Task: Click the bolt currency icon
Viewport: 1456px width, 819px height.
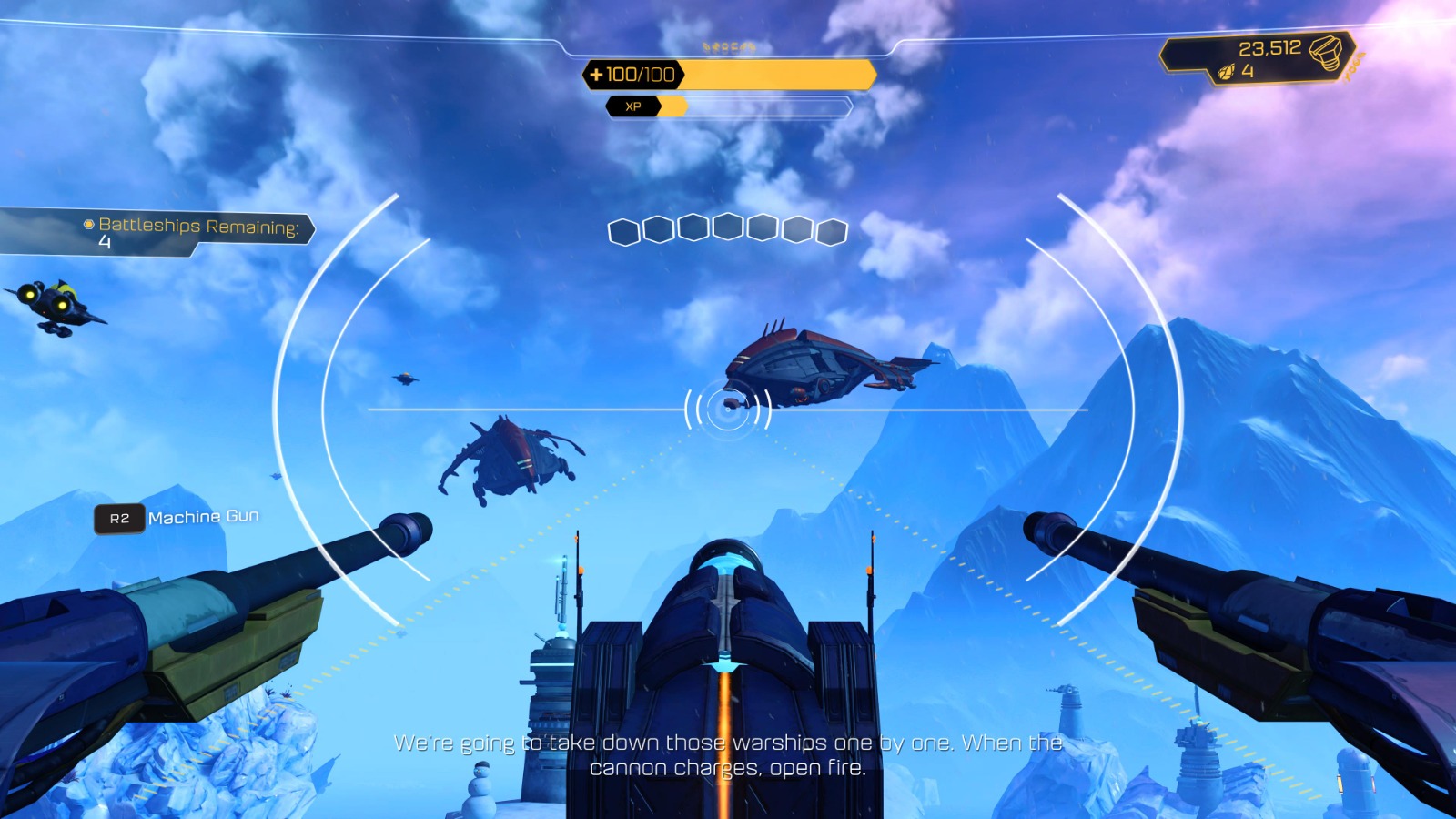Action: coord(1326,55)
